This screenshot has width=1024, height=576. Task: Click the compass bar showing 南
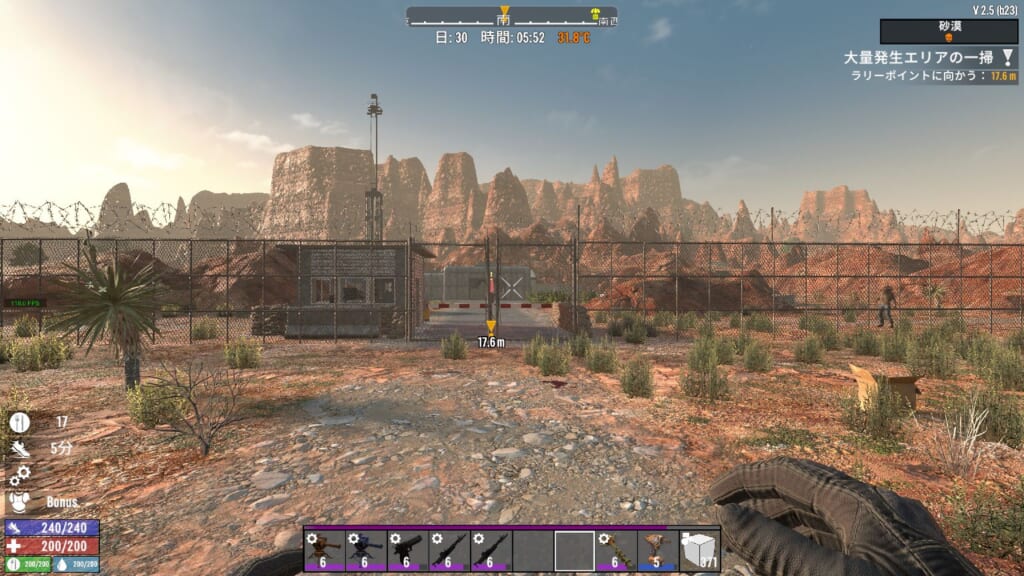point(511,16)
